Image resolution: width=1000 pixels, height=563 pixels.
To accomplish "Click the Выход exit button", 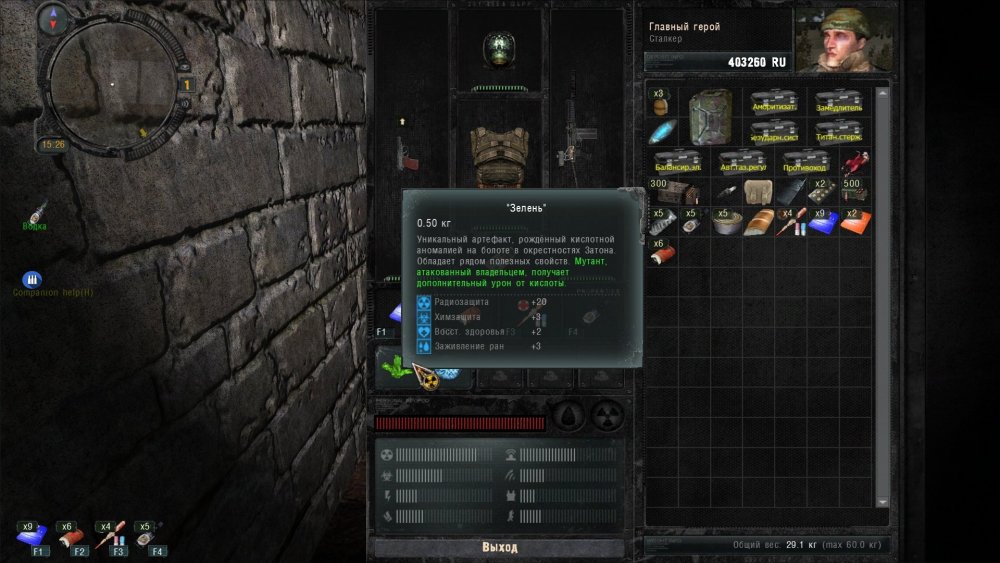I will coord(499,548).
